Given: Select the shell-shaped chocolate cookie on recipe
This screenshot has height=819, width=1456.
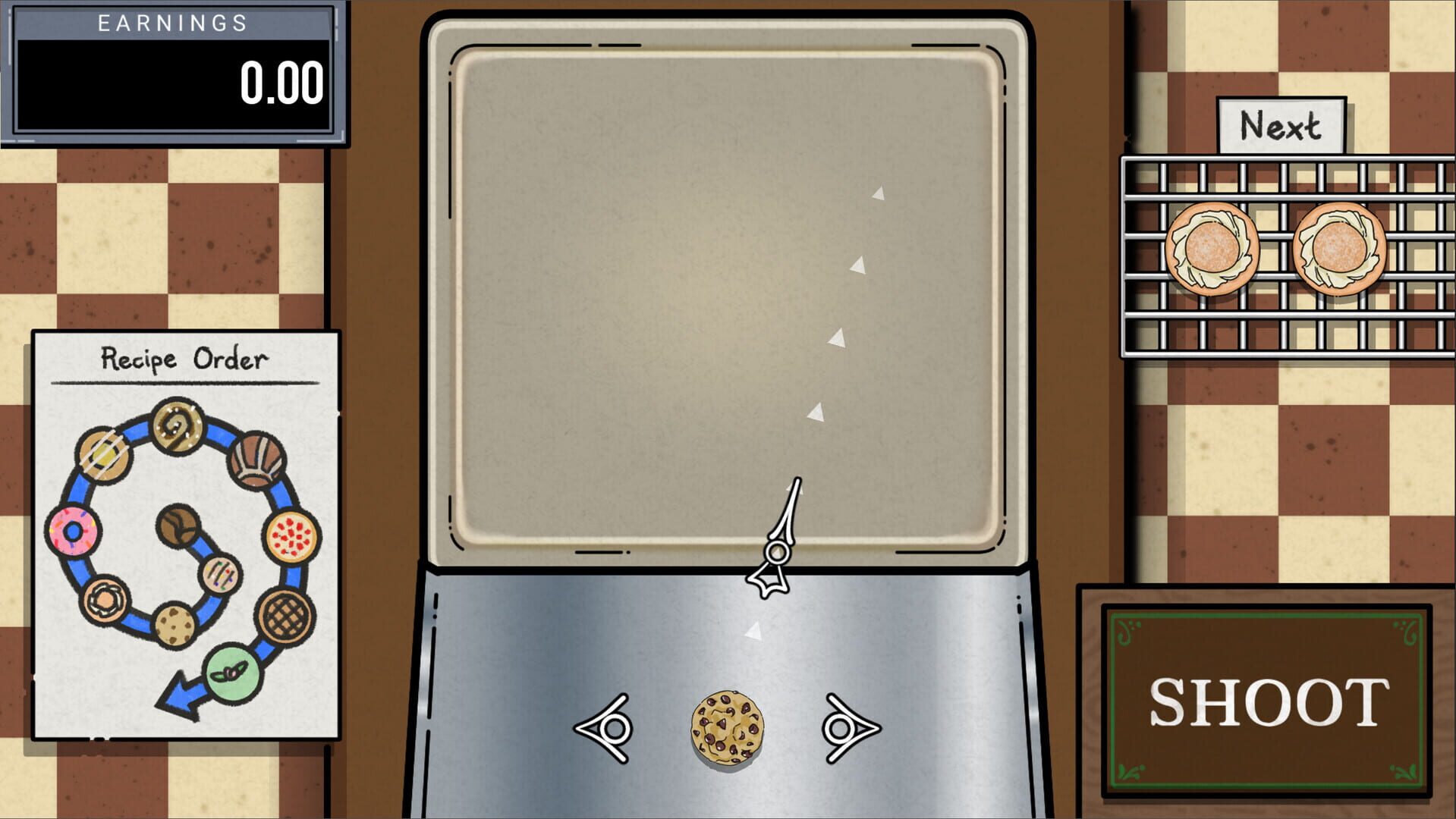Looking at the screenshot, I should (255, 460).
